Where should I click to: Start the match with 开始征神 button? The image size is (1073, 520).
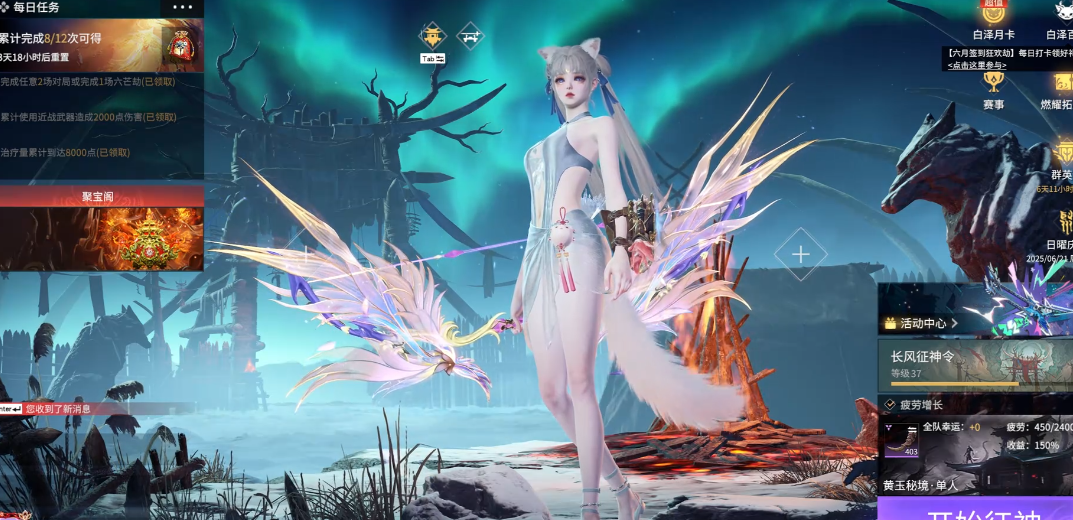[x=975, y=510]
